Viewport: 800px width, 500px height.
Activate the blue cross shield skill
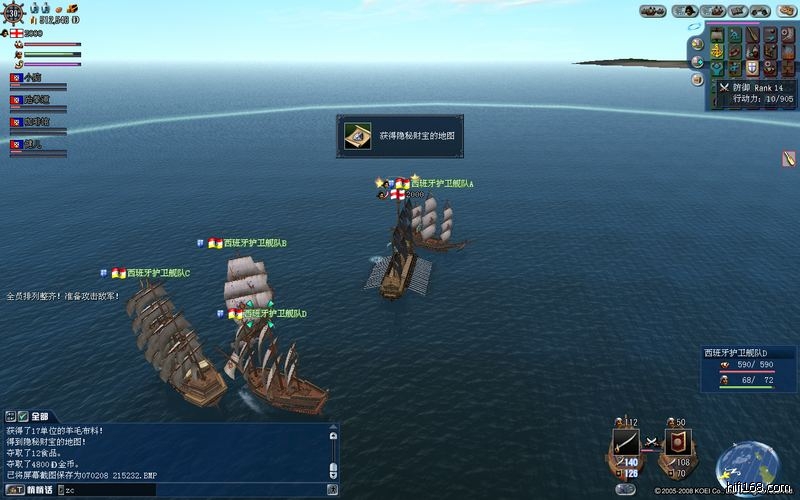coord(750,69)
